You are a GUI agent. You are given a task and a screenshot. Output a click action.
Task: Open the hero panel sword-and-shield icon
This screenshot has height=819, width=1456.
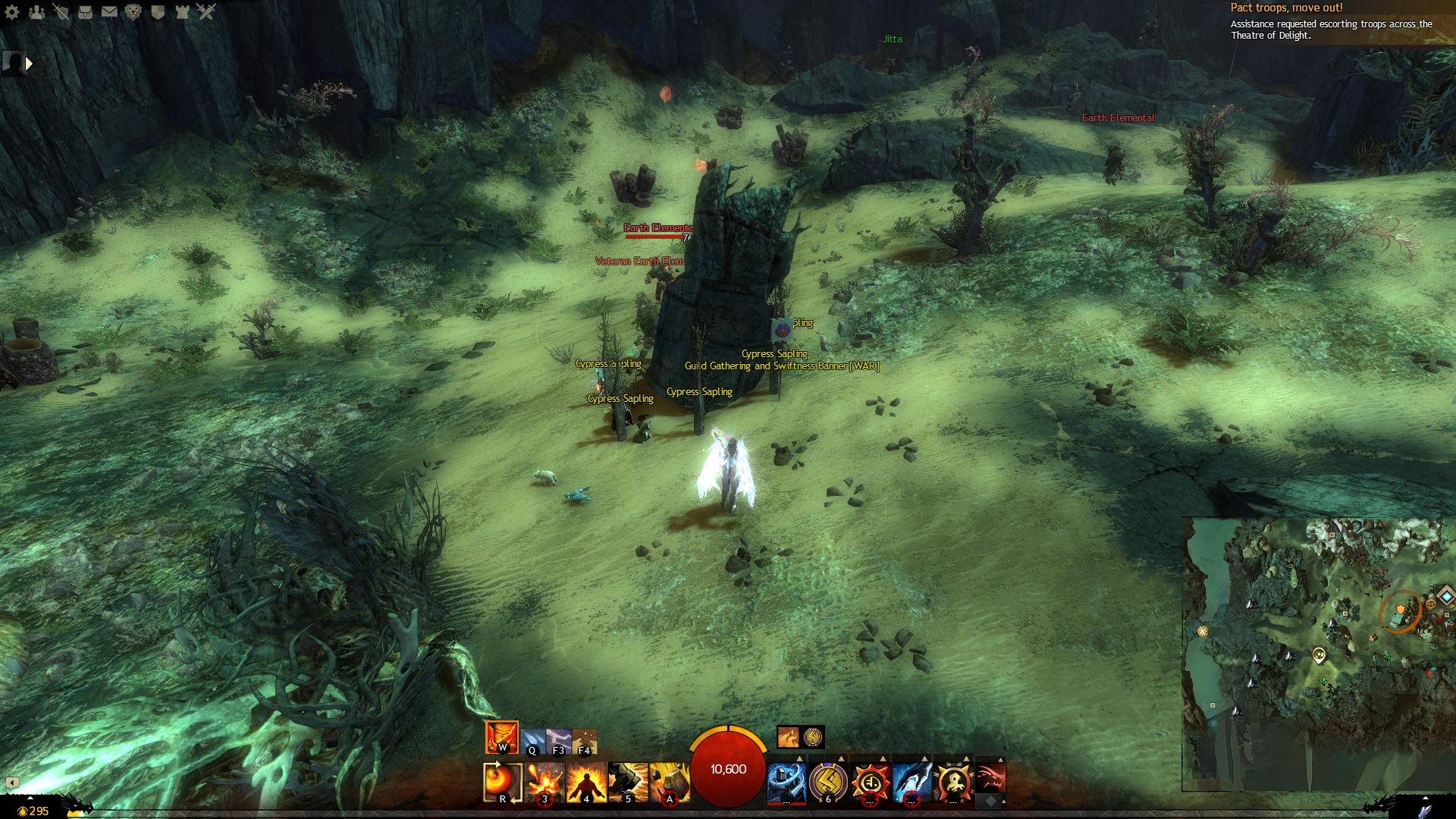point(61,11)
